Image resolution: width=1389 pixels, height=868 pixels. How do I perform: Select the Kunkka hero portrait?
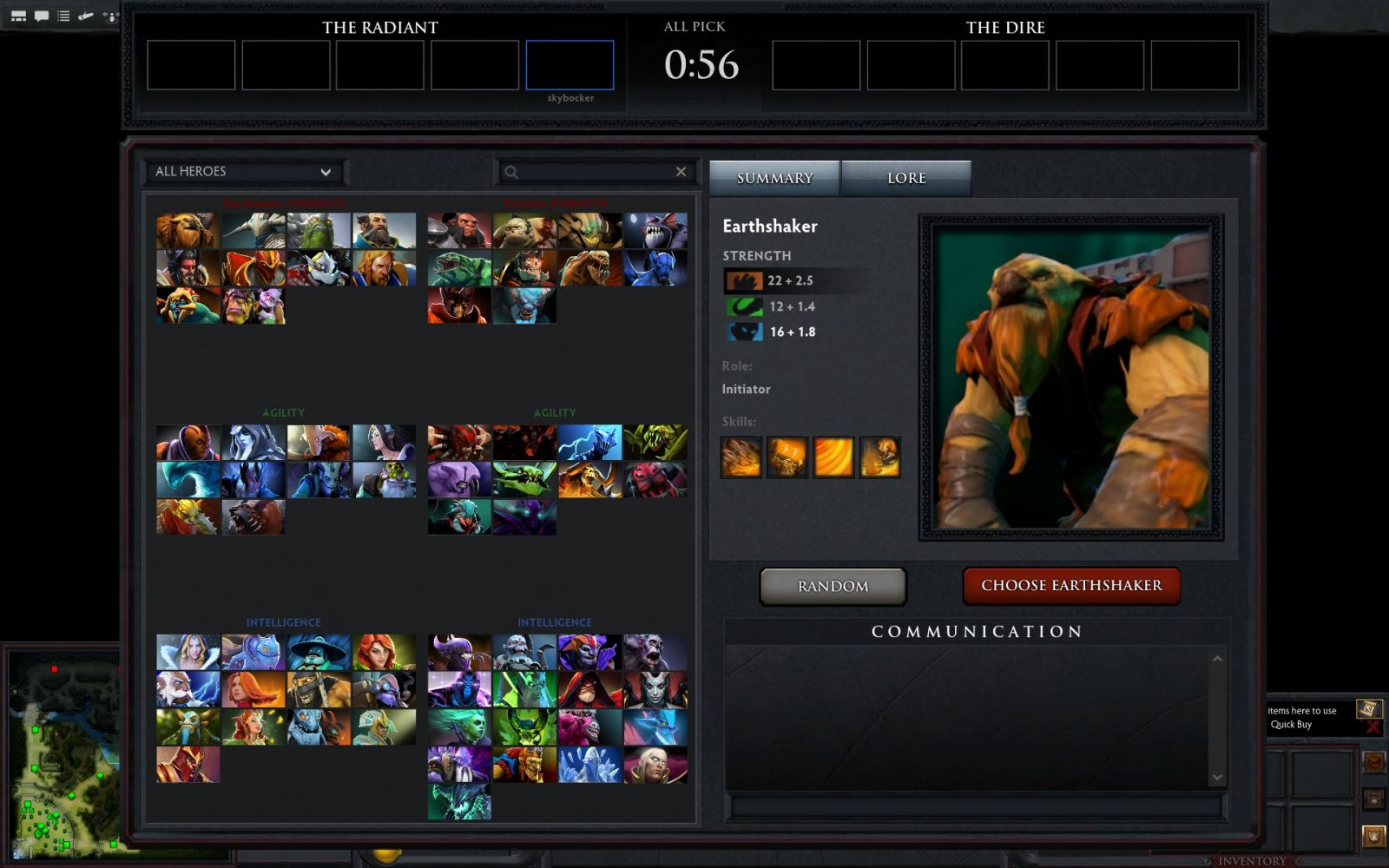pyautogui.click(x=384, y=231)
